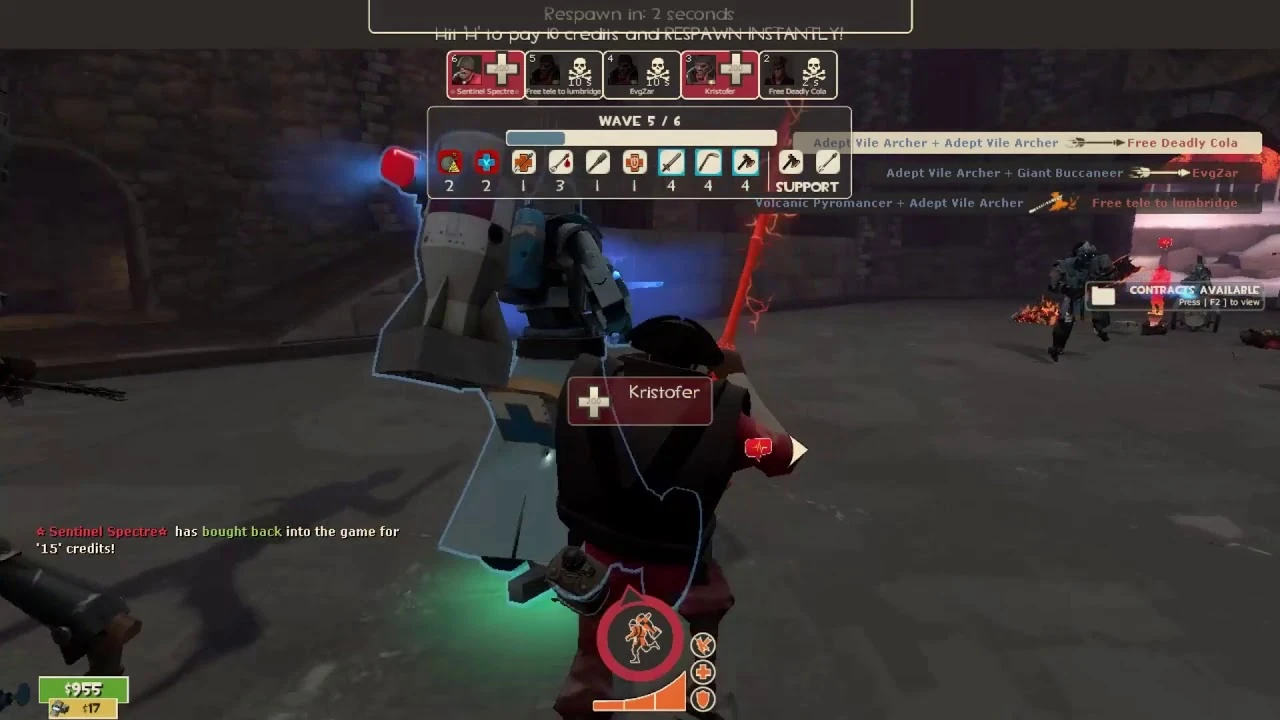This screenshot has height=720, width=1280.
Task: Select the giant robot enemy icon on wave bar
Action: (x=449, y=162)
